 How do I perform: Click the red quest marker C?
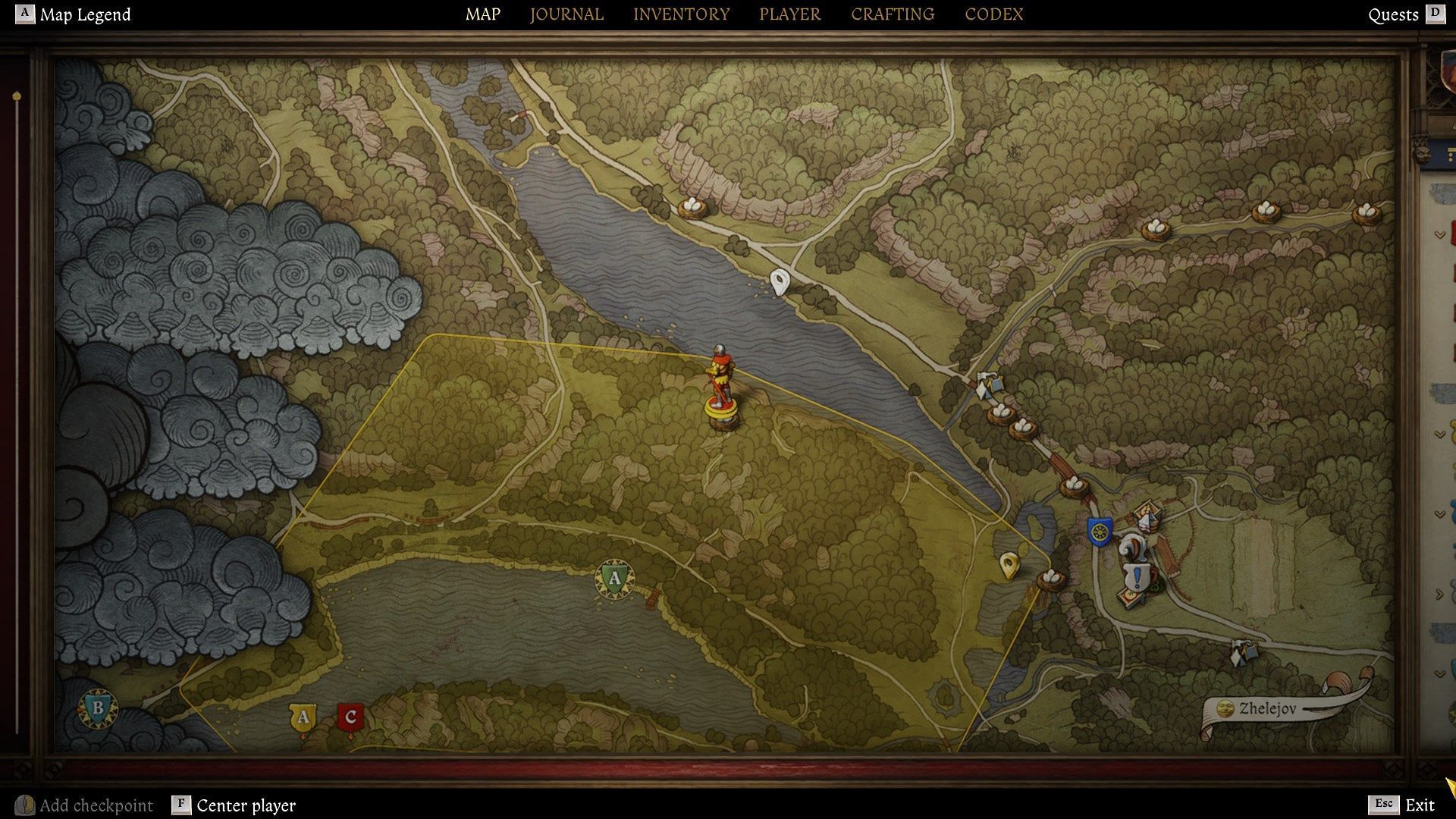click(x=350, y=717)
